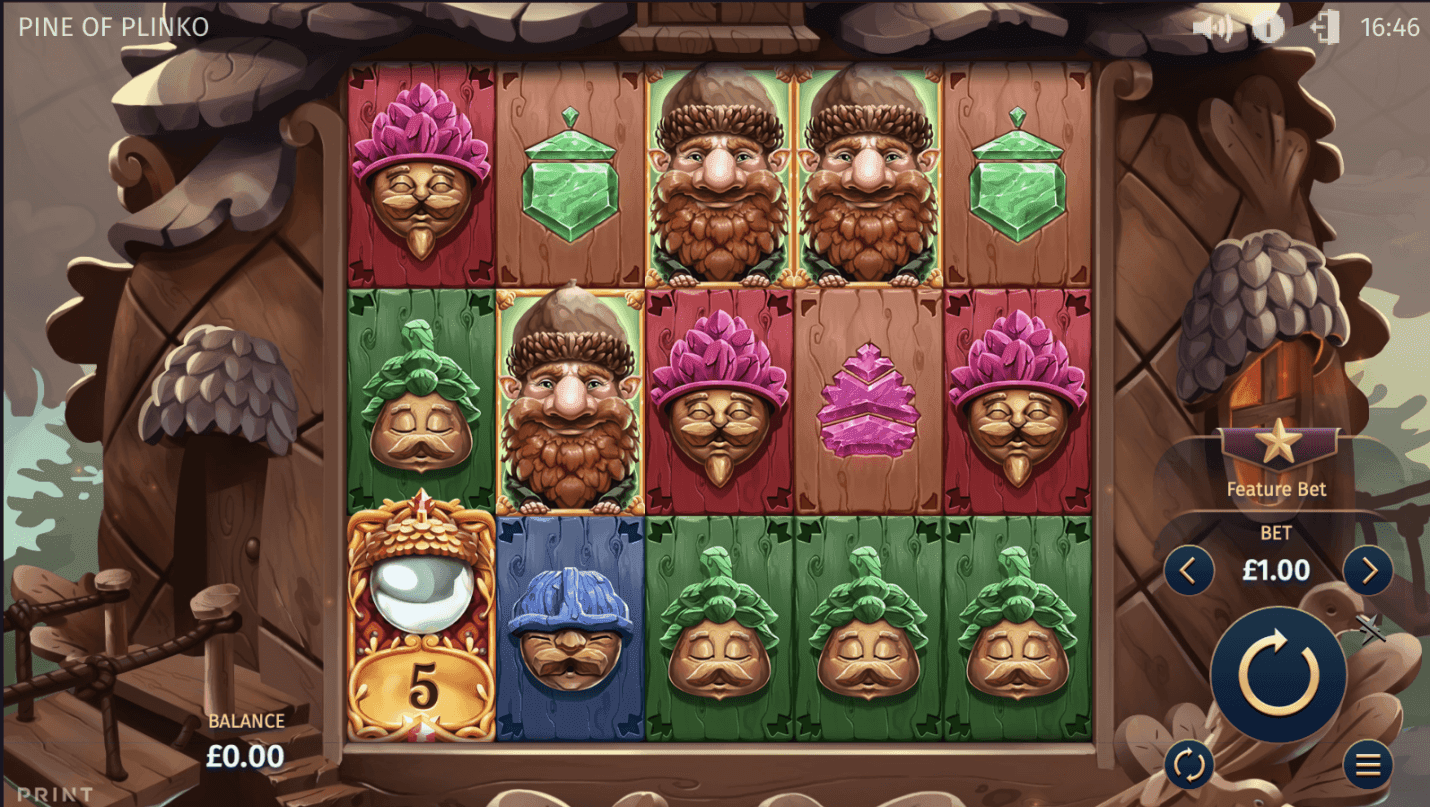The width and height of the screenshot is (1430, 807).
Task: Decrease the bet with the left chevron
Action: [x=1190, y=570]
